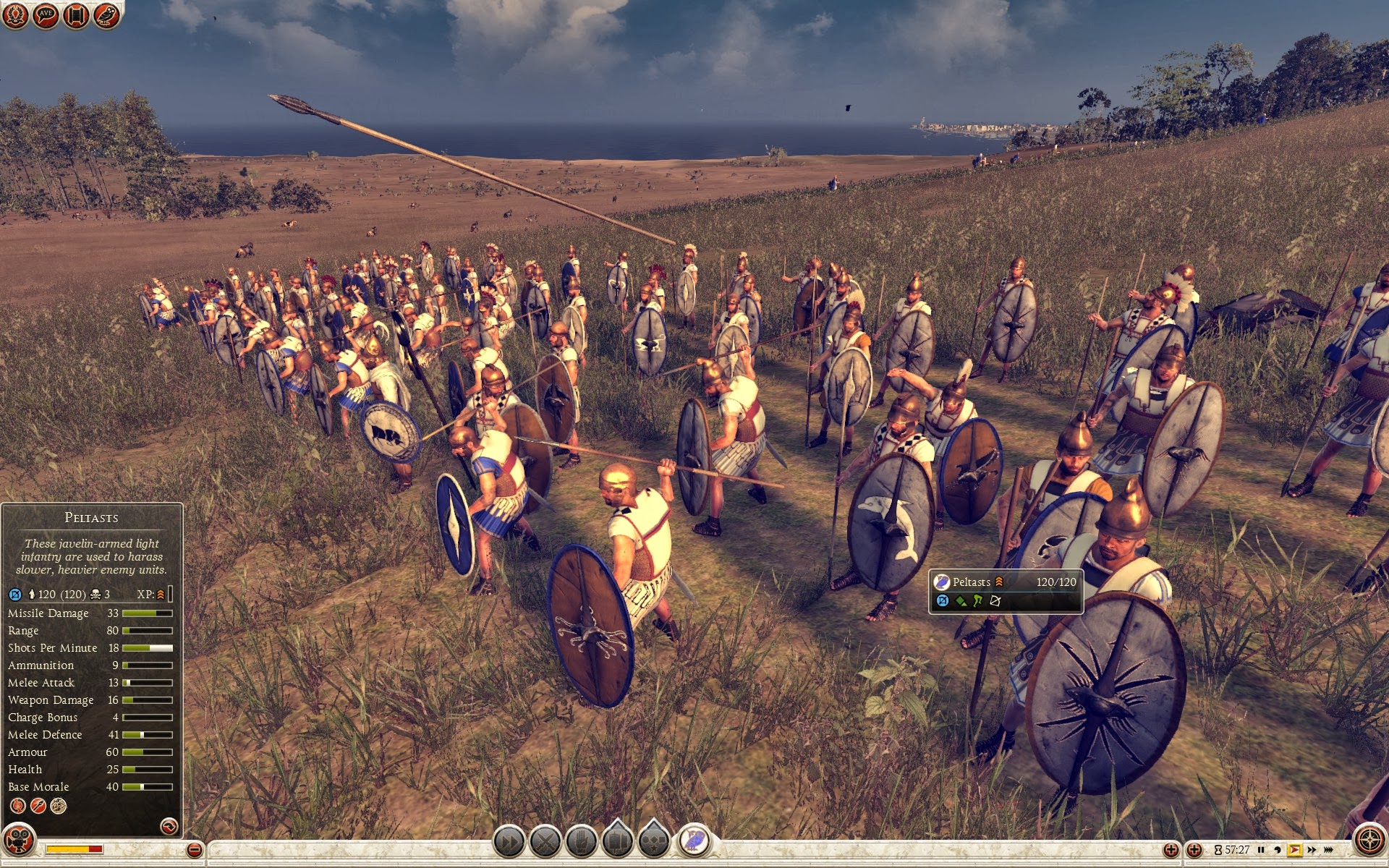Screen dimensions: 1389x868
Task: Activate the flaming javelin ability icon
Action: (38, 806)
